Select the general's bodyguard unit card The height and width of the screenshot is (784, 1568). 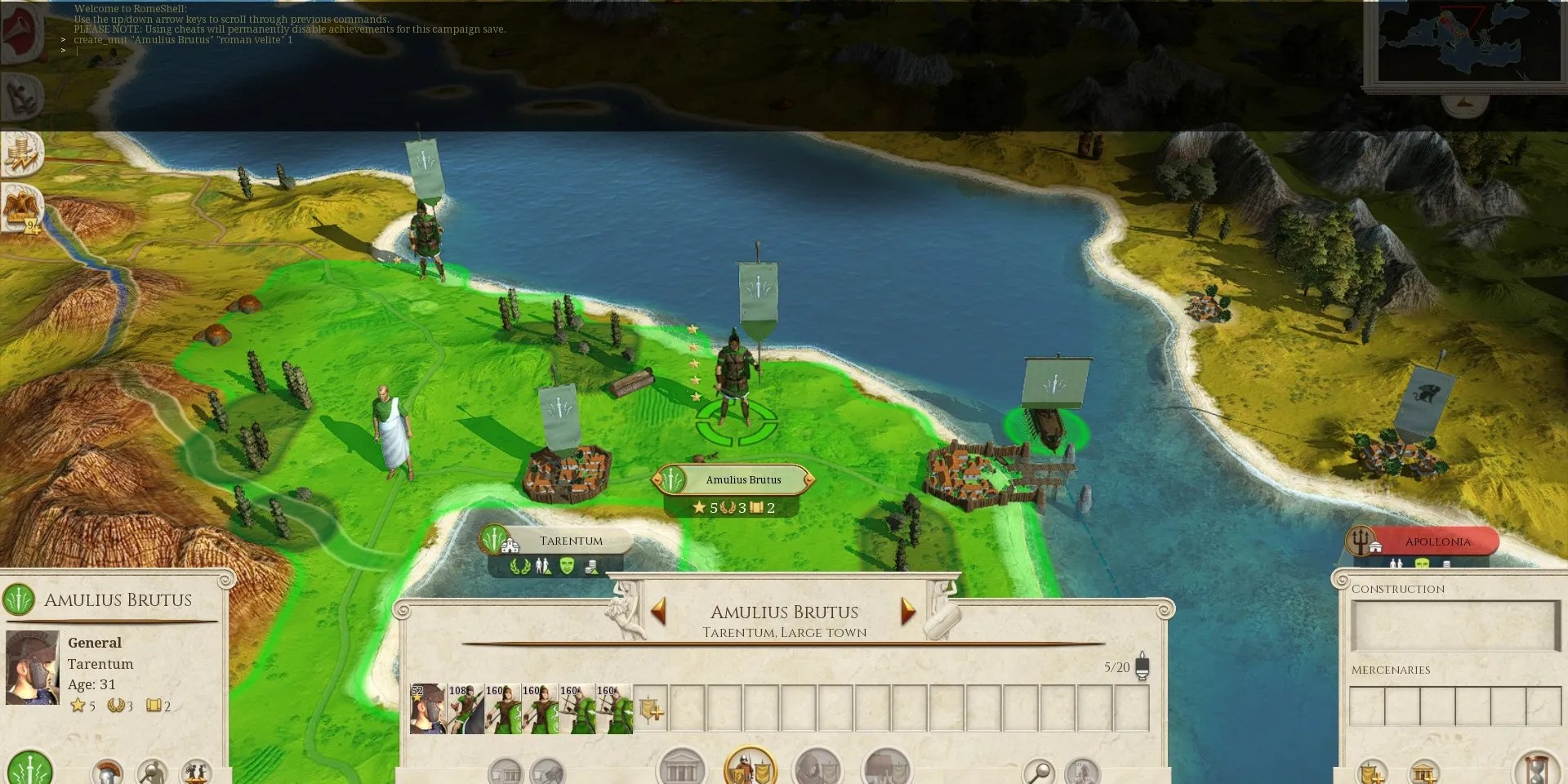[x=427, y=709]
